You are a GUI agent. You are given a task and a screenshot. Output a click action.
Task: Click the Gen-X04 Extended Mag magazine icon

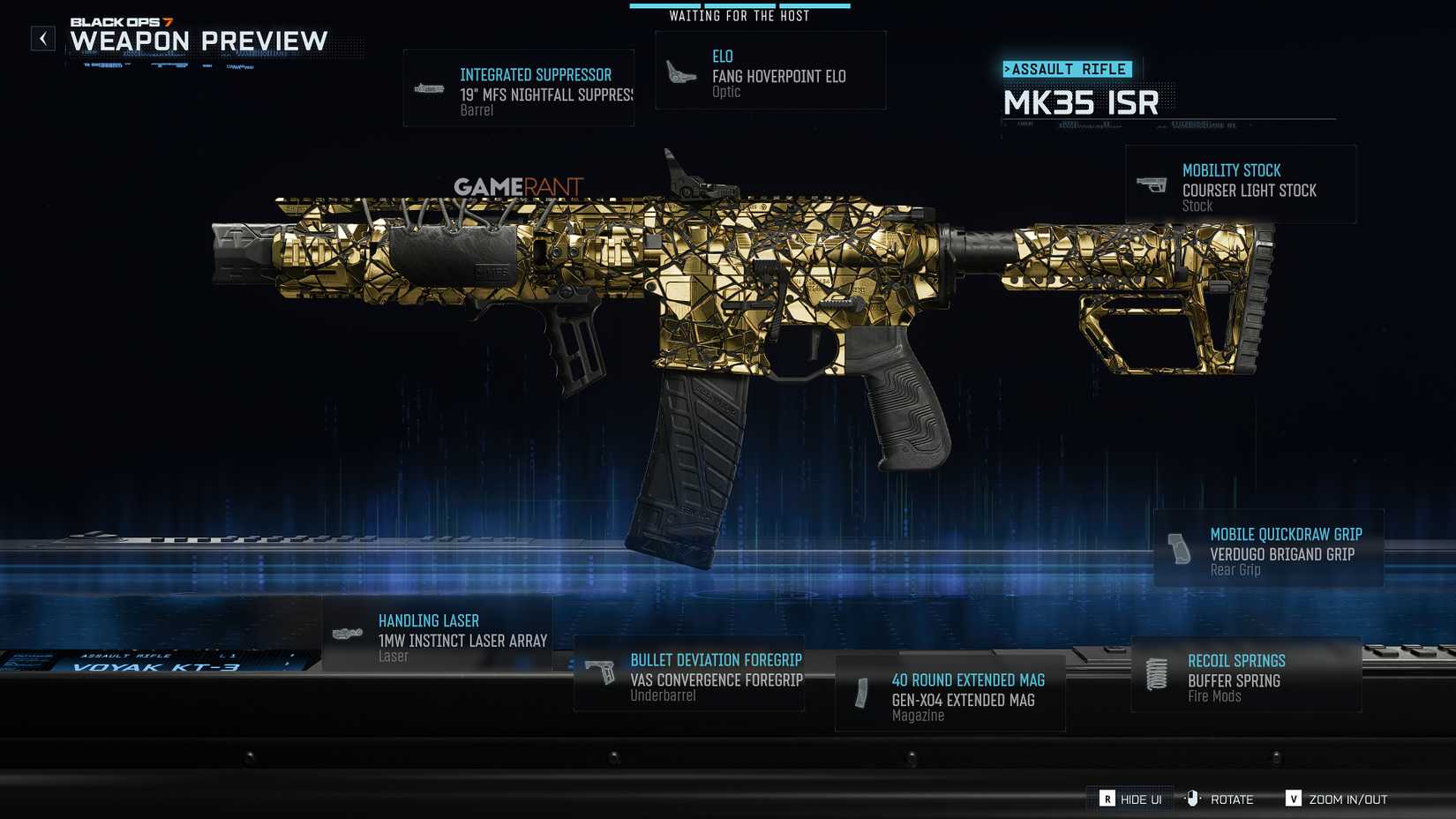tap(862, 694)
